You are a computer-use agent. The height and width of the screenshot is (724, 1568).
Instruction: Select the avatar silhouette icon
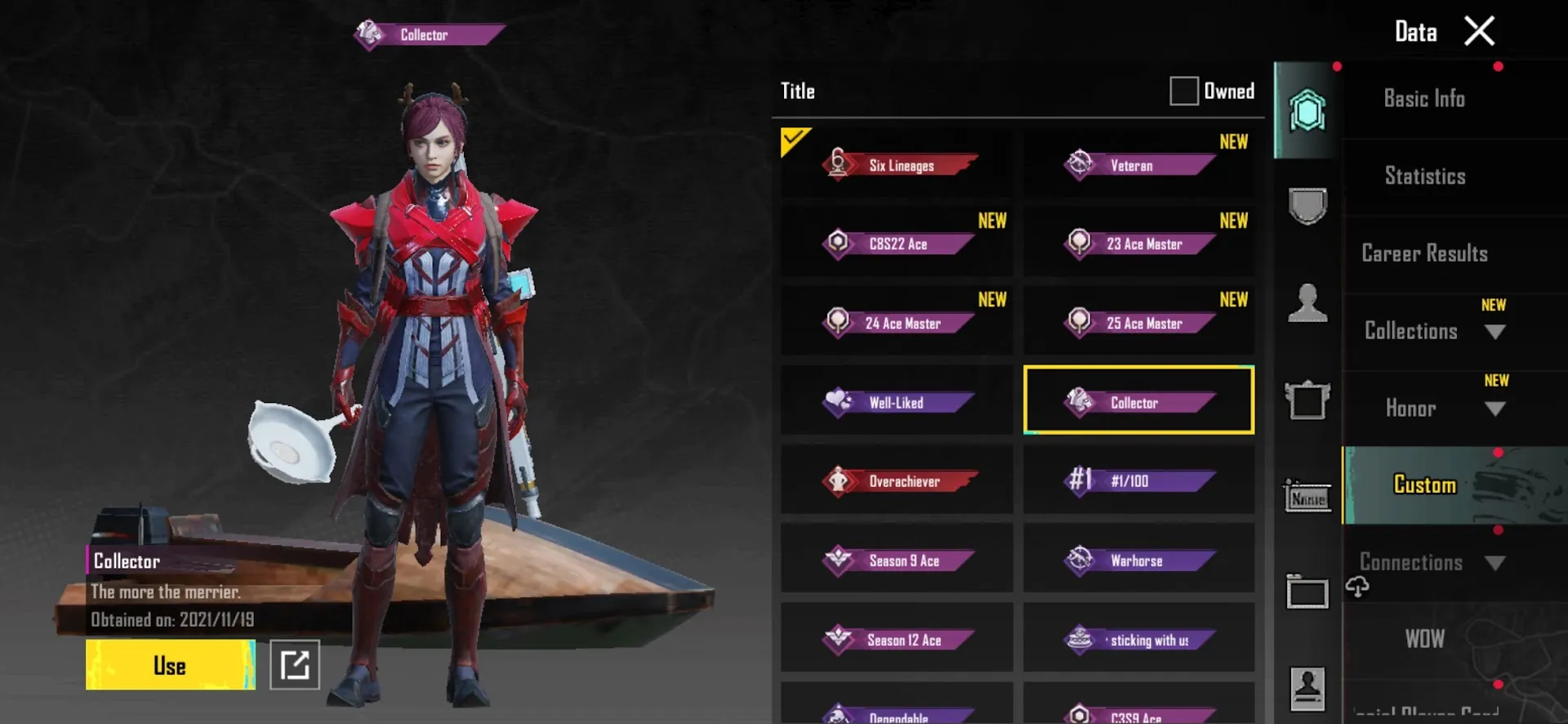point(1307,303)
